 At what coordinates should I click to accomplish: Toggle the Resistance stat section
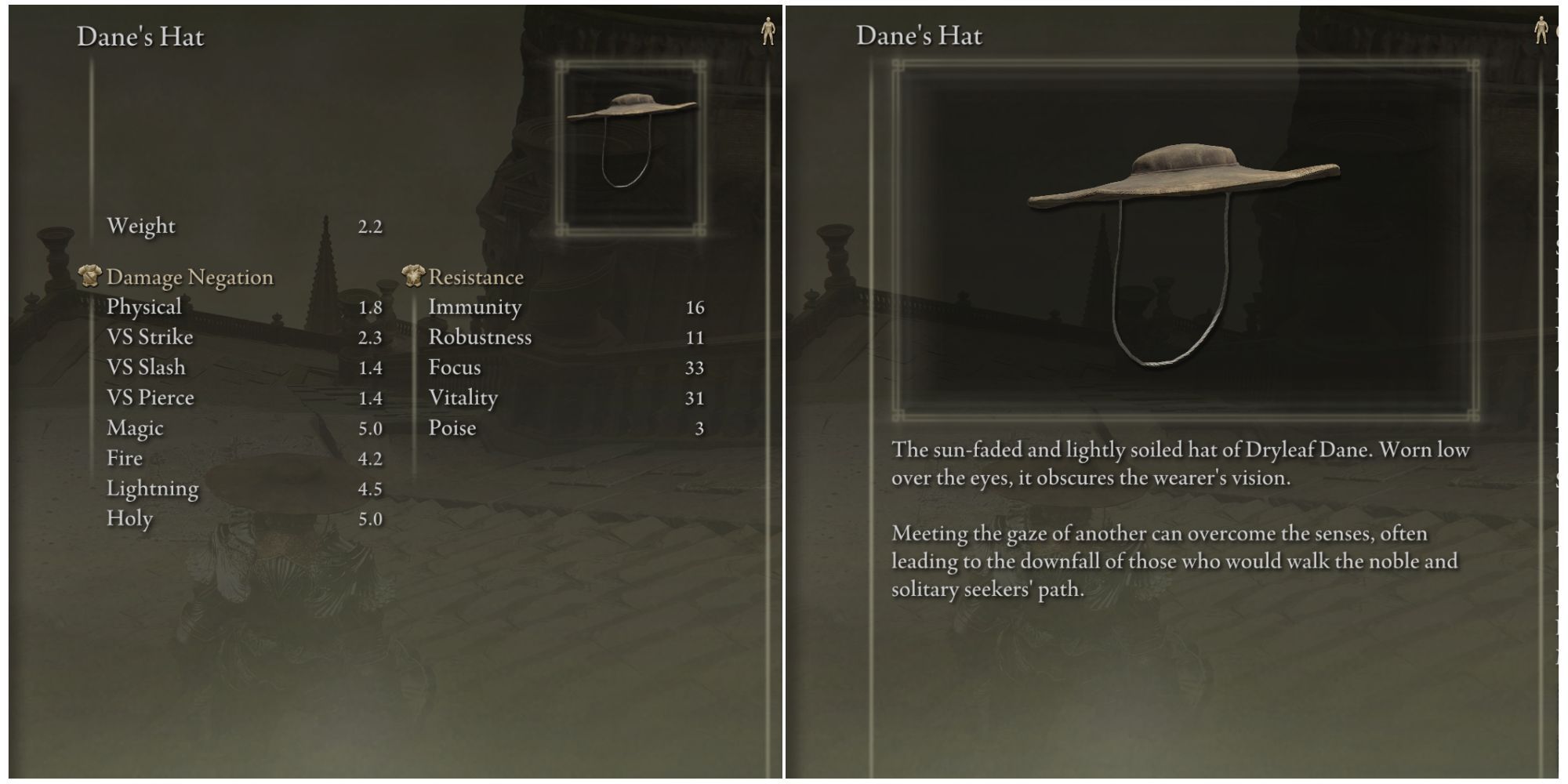pyautogui.click(x=475, y=276)
